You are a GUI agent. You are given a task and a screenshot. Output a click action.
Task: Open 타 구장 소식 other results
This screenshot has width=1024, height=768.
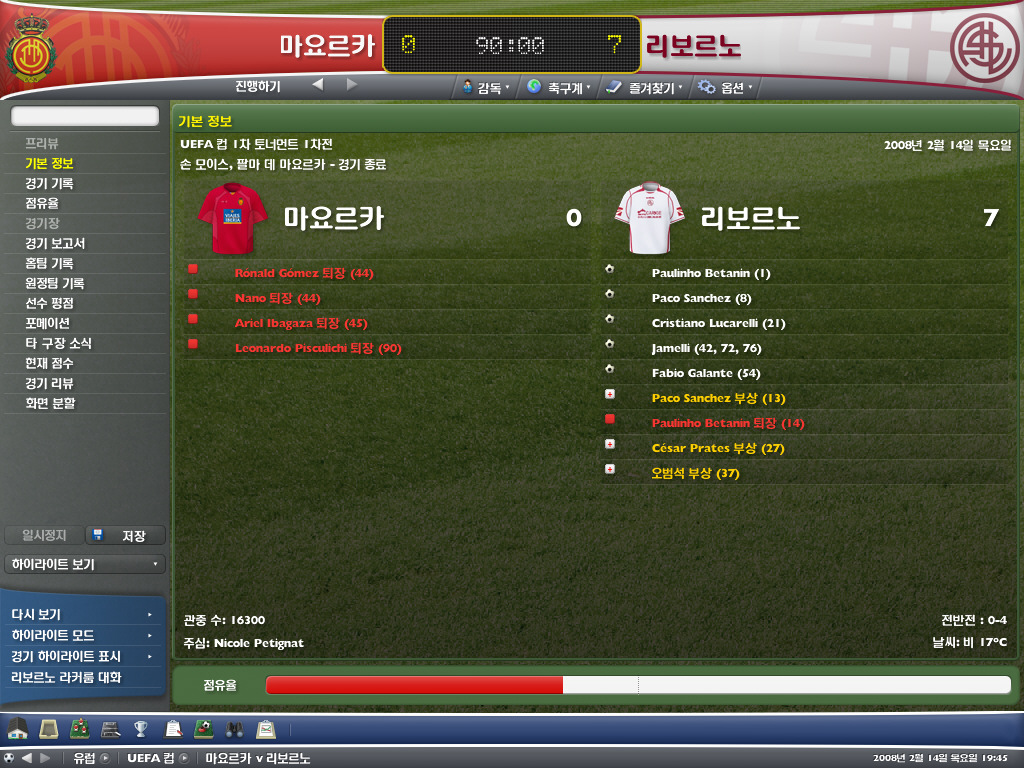click(58, 343)
